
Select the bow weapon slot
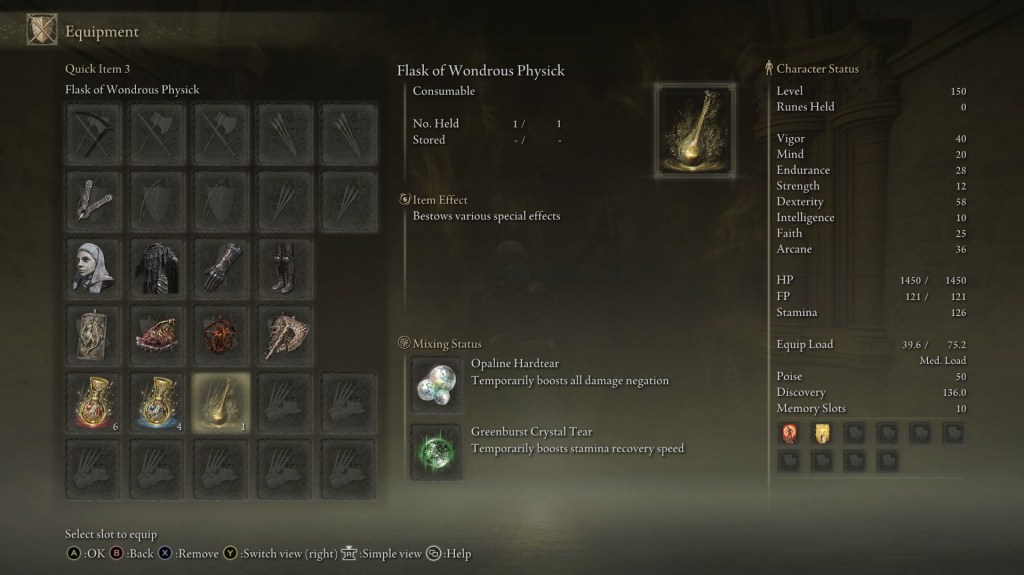(x=95, y=131)
